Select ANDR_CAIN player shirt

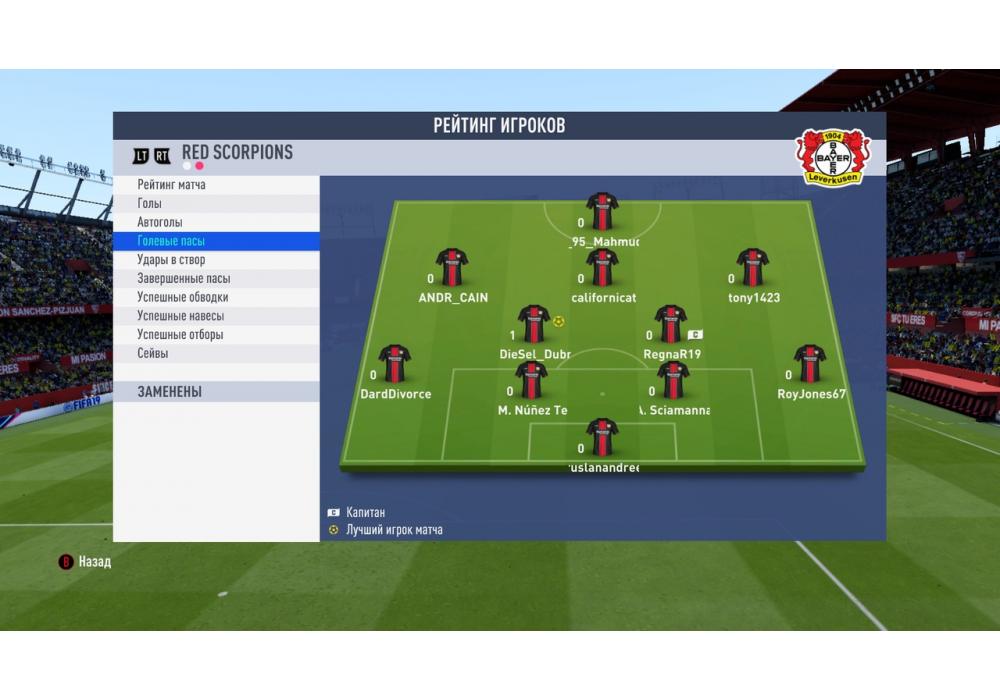(452, 268)
